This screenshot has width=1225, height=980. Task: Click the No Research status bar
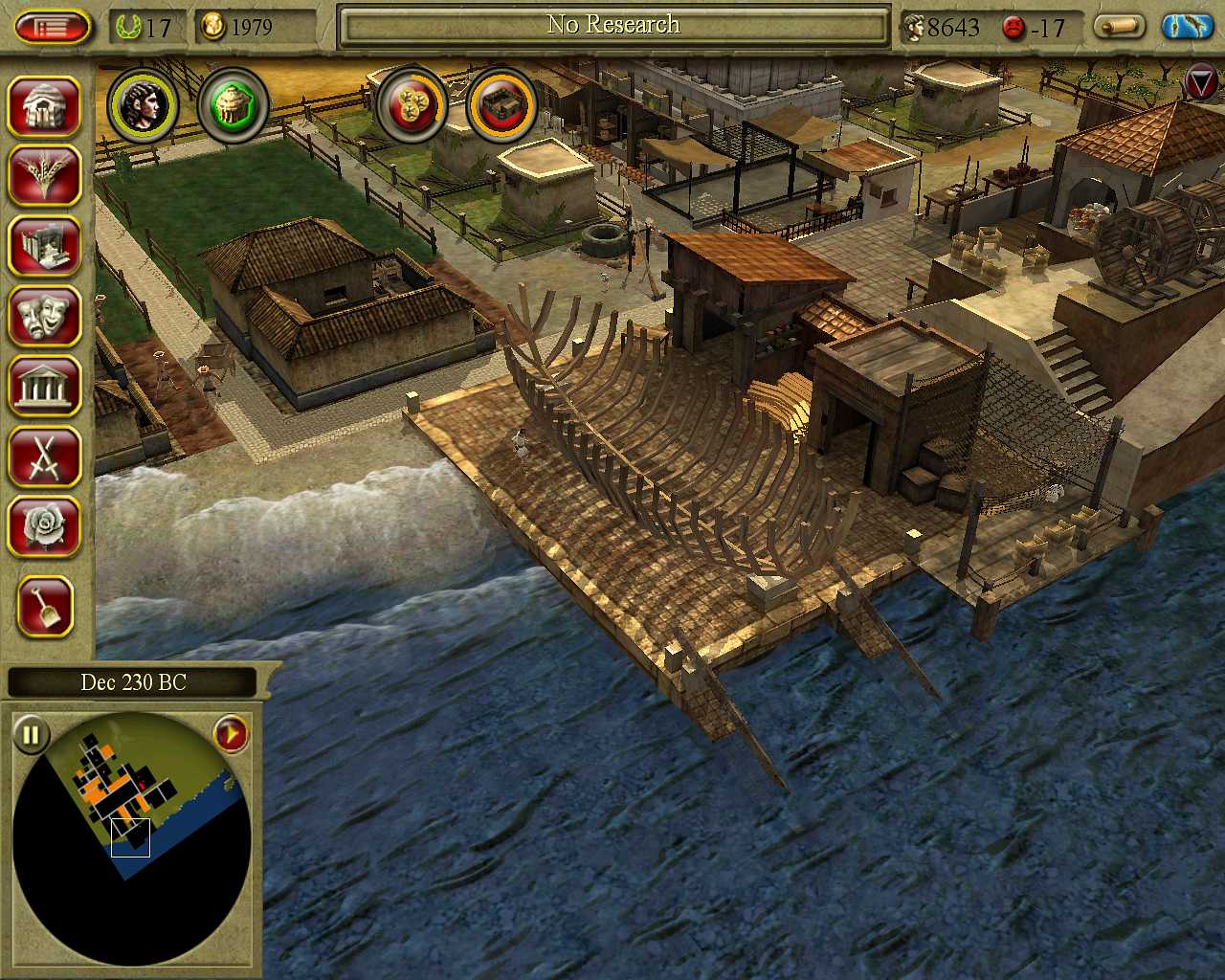tap(613, 26)
